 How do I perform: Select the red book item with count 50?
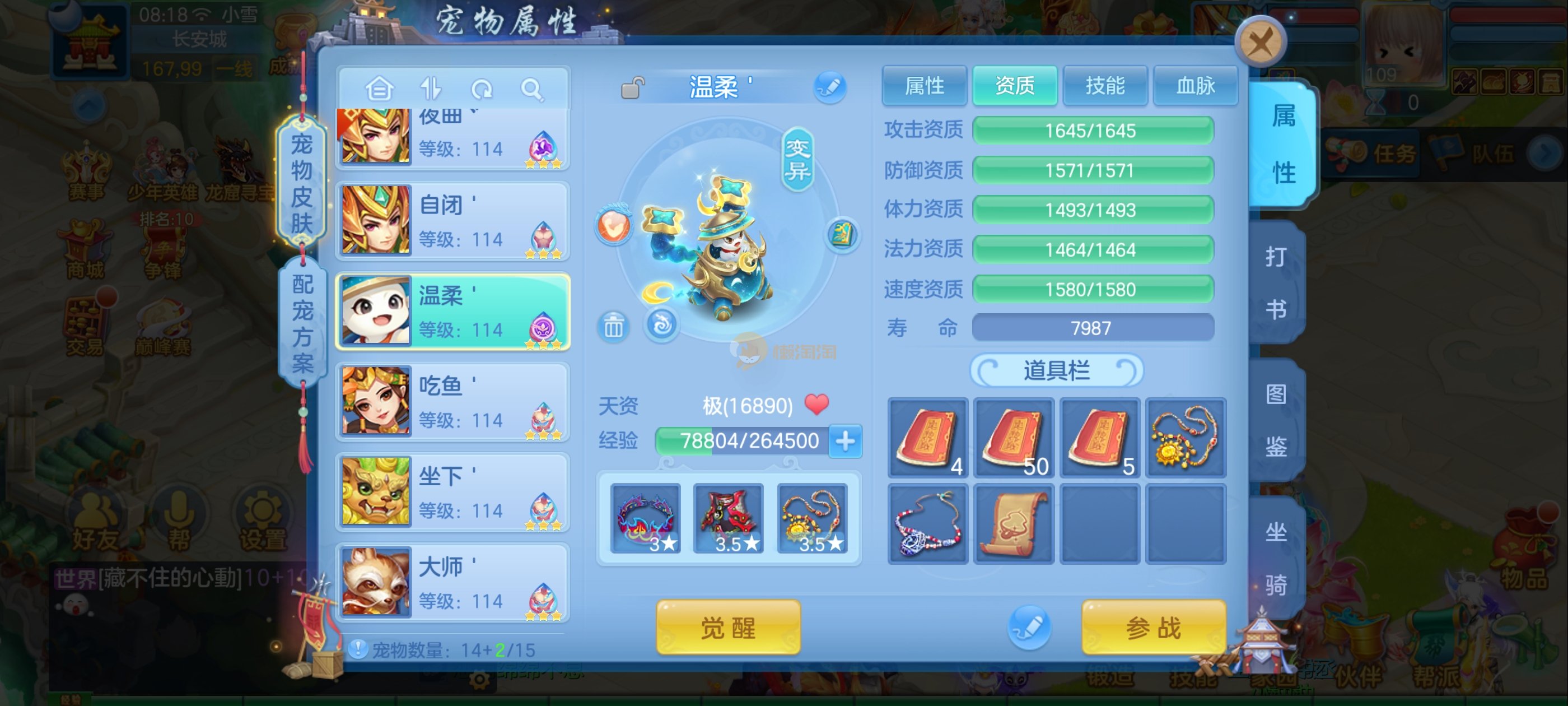coord(1014,438)
